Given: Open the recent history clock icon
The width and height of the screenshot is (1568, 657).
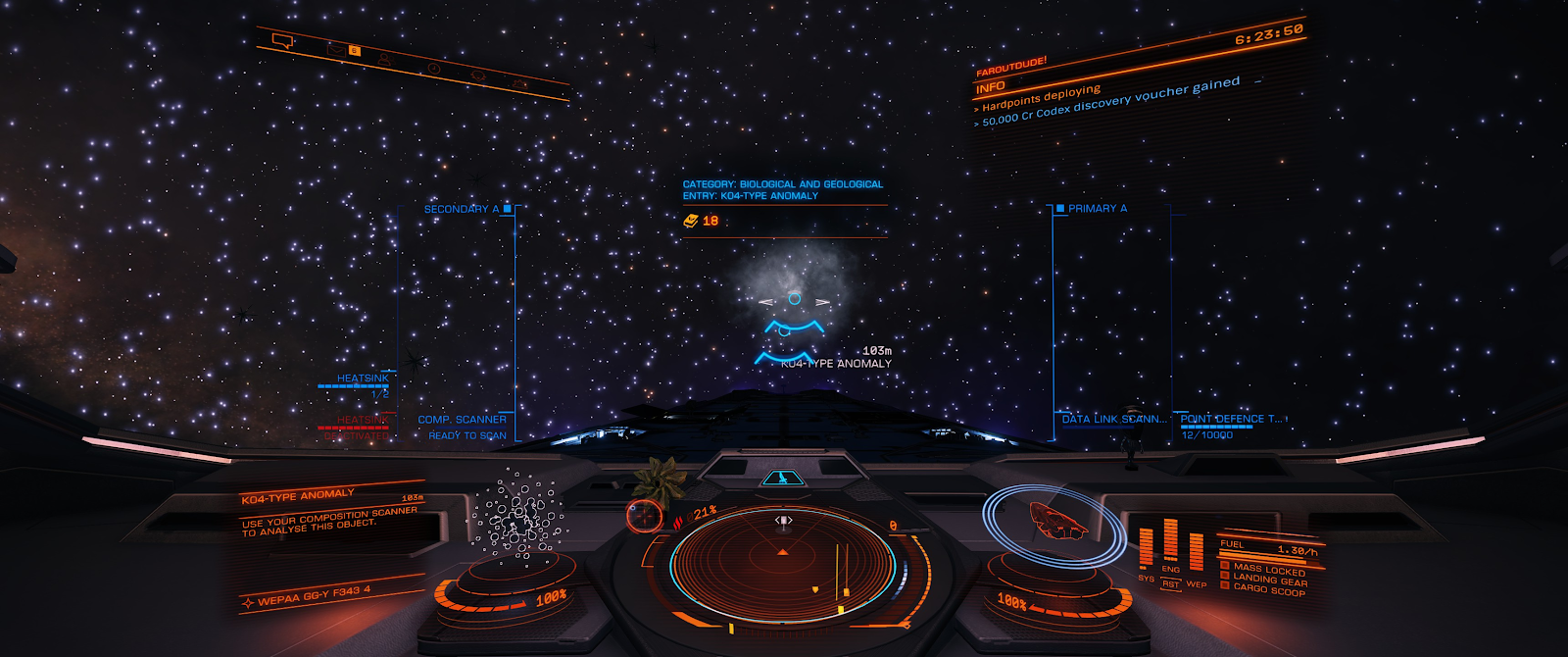Looking at the screenshot, I should point(433,69).
